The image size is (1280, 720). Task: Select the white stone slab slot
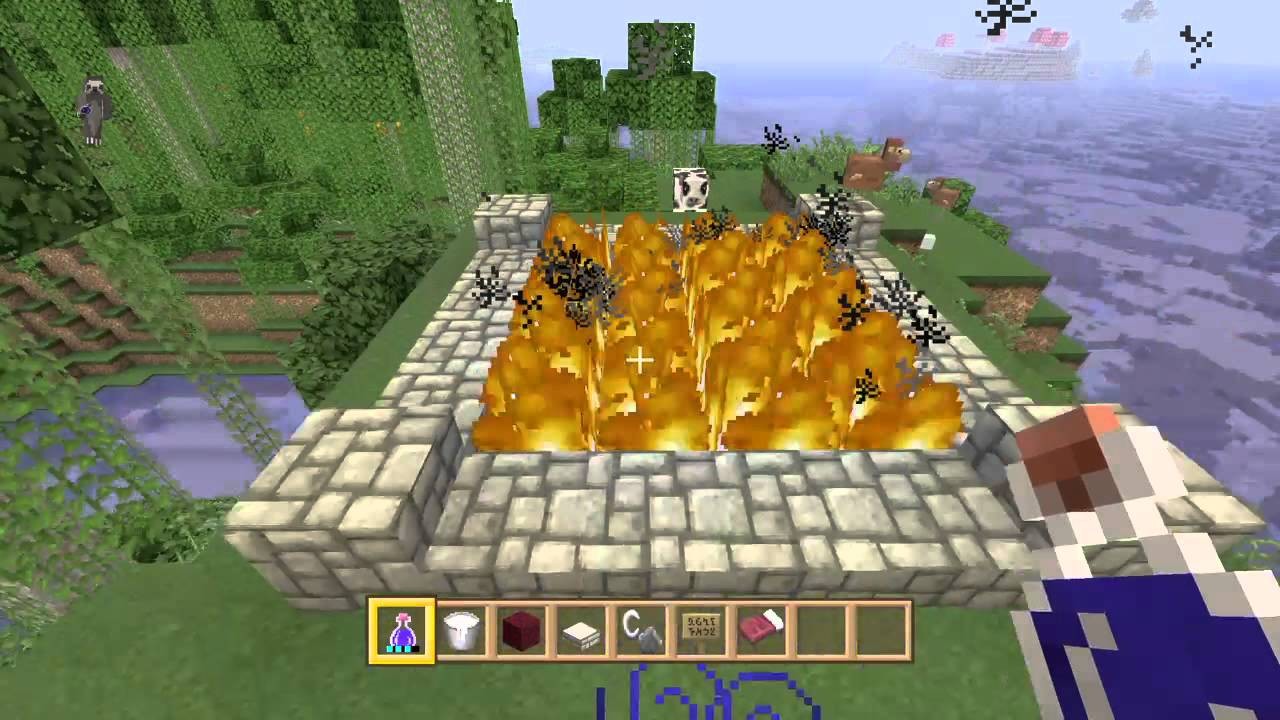[x=581, y=631]
